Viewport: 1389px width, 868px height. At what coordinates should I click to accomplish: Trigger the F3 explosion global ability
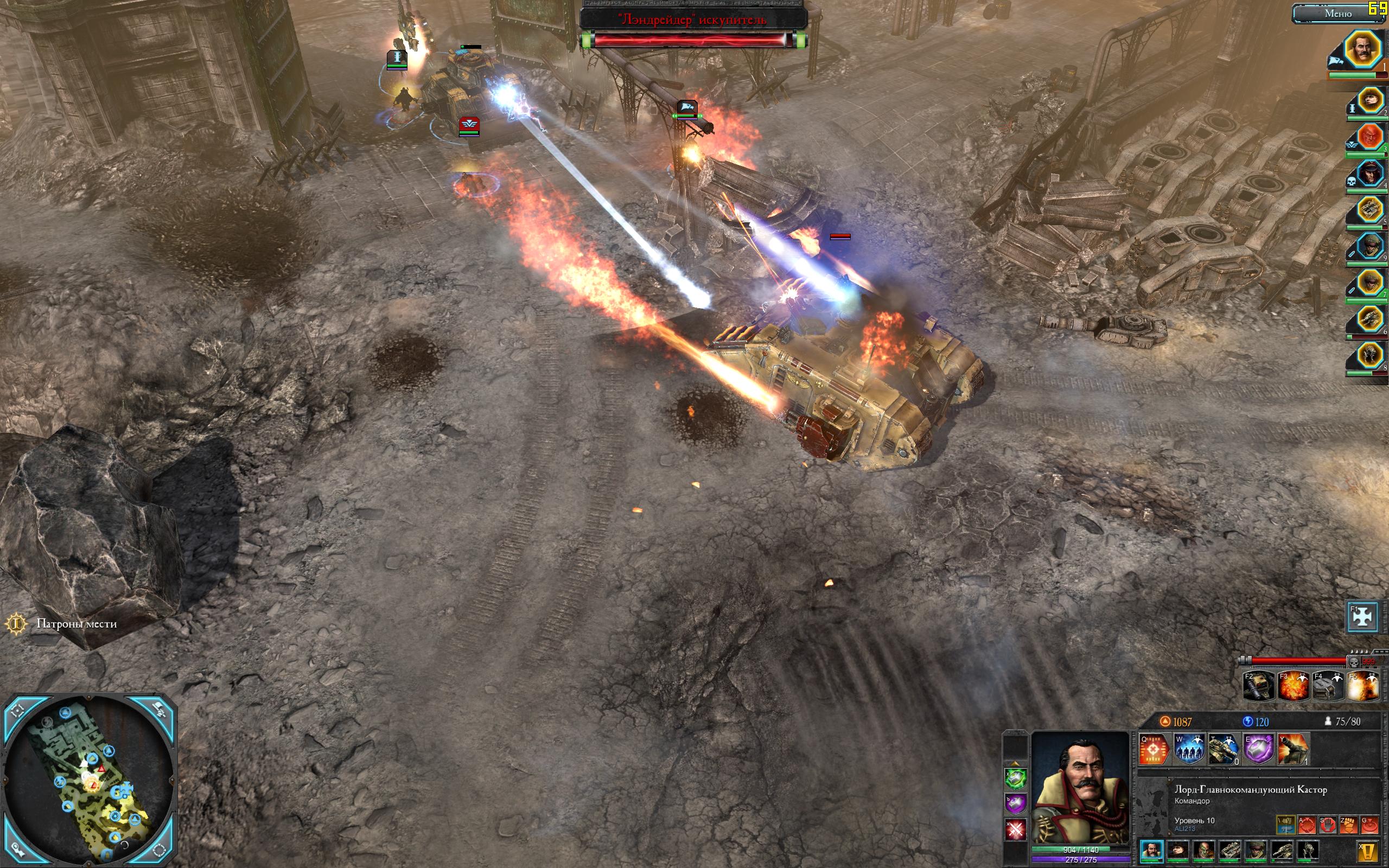click(x=1293, y=686)
